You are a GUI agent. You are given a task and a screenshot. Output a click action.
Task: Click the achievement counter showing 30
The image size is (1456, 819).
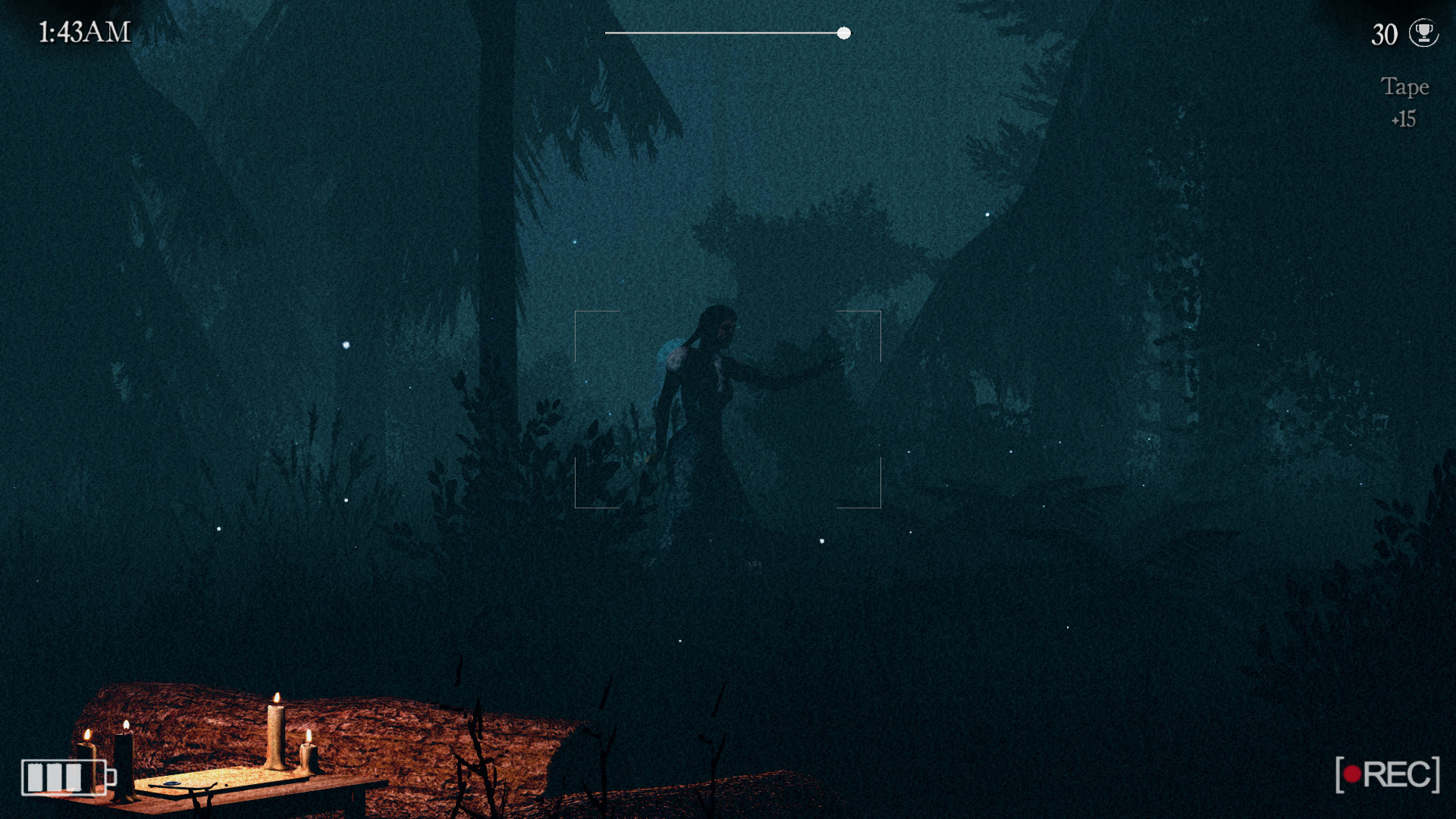(1385, 35)
